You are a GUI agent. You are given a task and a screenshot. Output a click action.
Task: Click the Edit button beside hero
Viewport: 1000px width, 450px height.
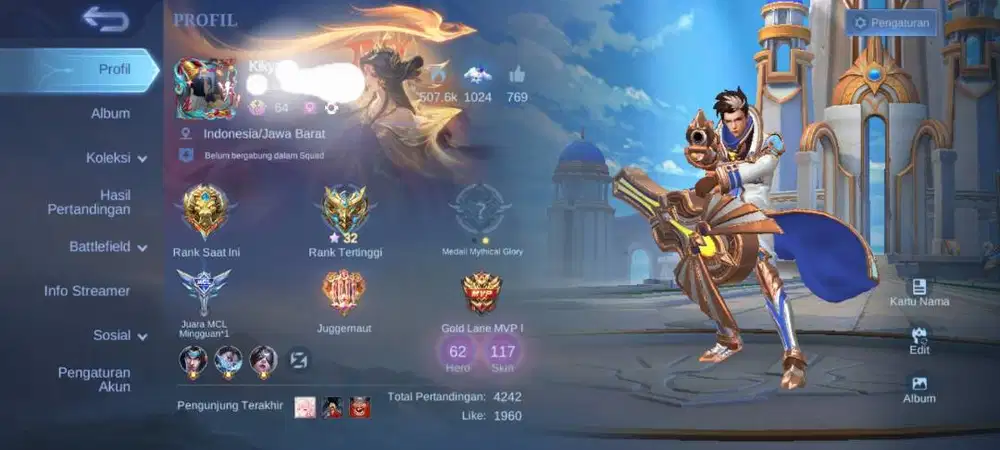point(919,341)
